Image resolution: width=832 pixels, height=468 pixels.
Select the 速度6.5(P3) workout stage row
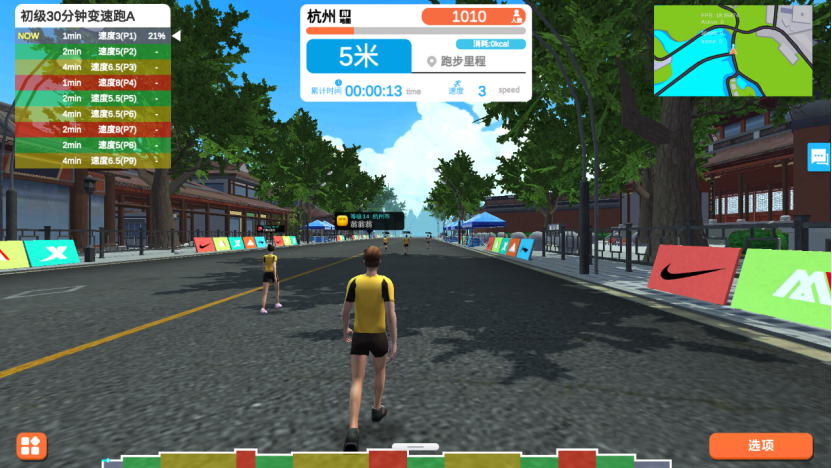[x=92, y=67]
